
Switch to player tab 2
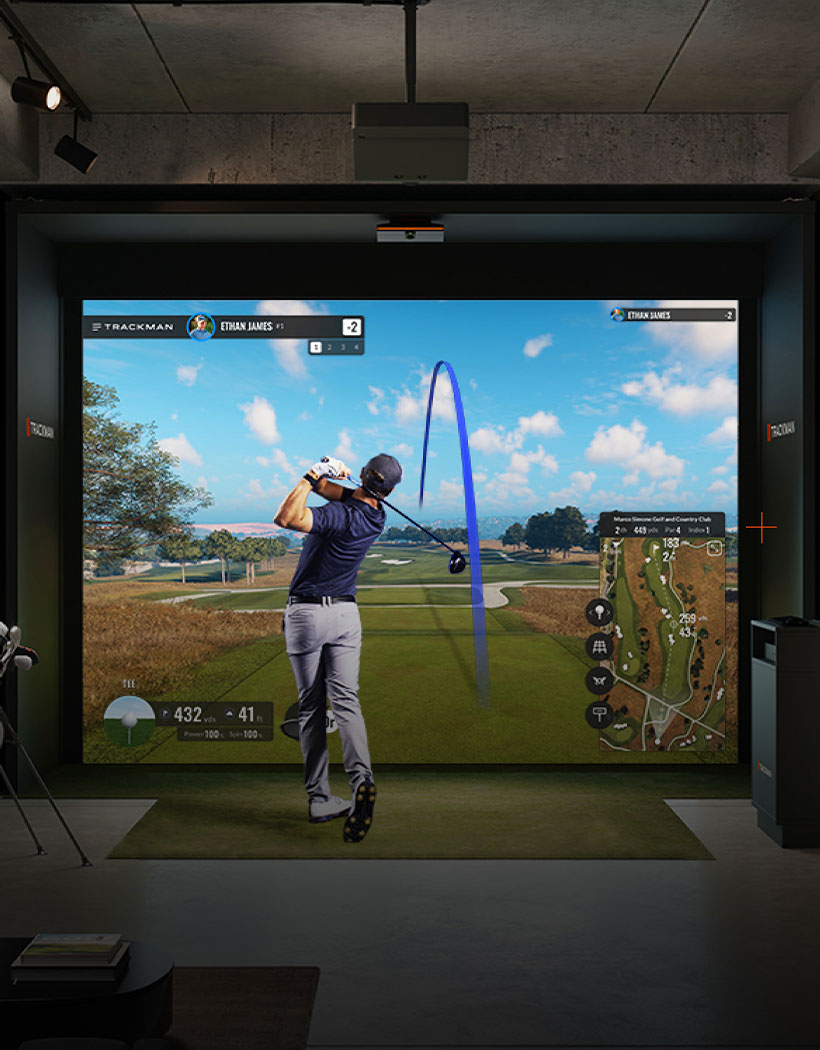329,348
